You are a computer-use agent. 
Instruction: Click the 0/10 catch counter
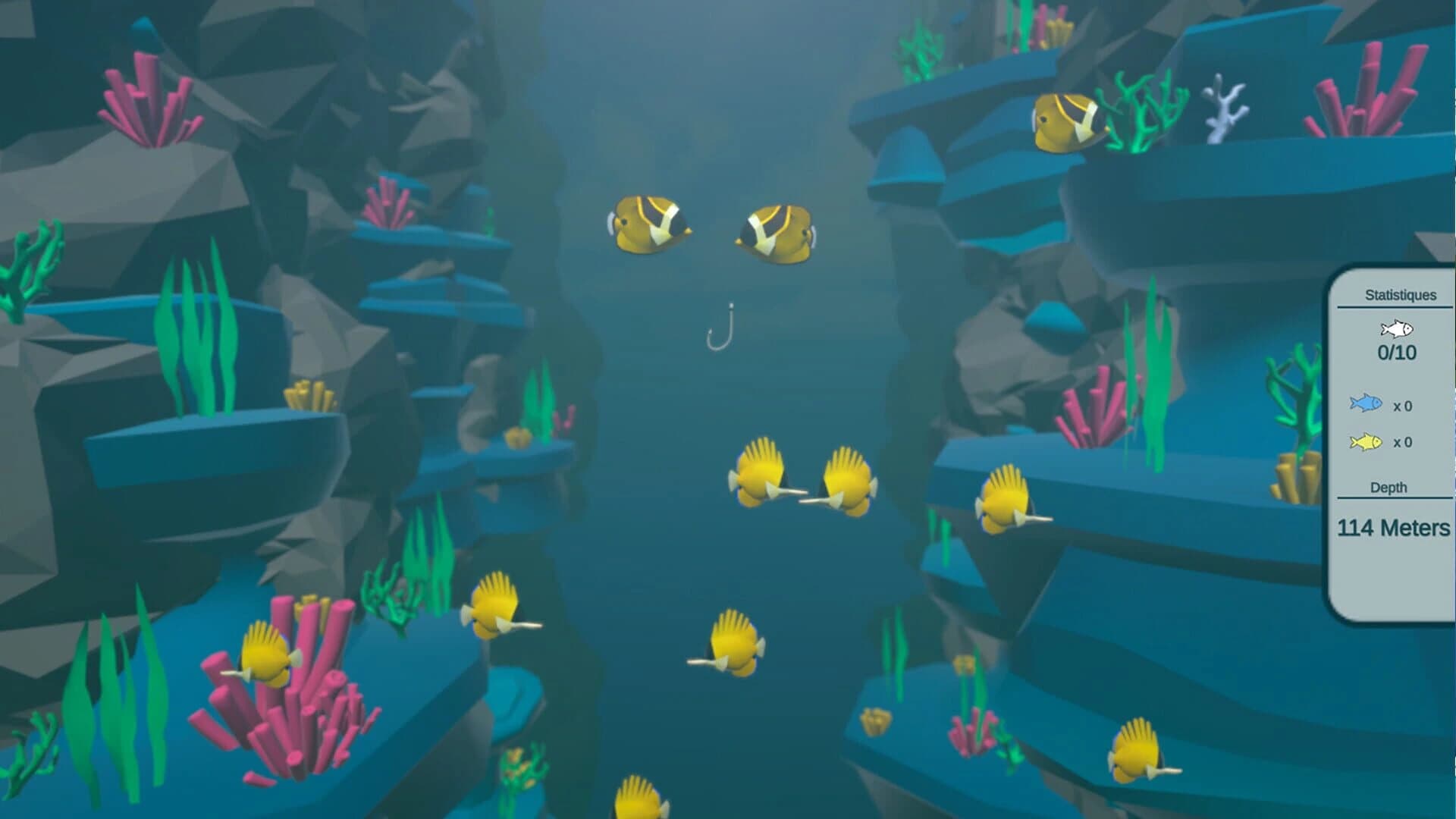[x=1399, y=352]
